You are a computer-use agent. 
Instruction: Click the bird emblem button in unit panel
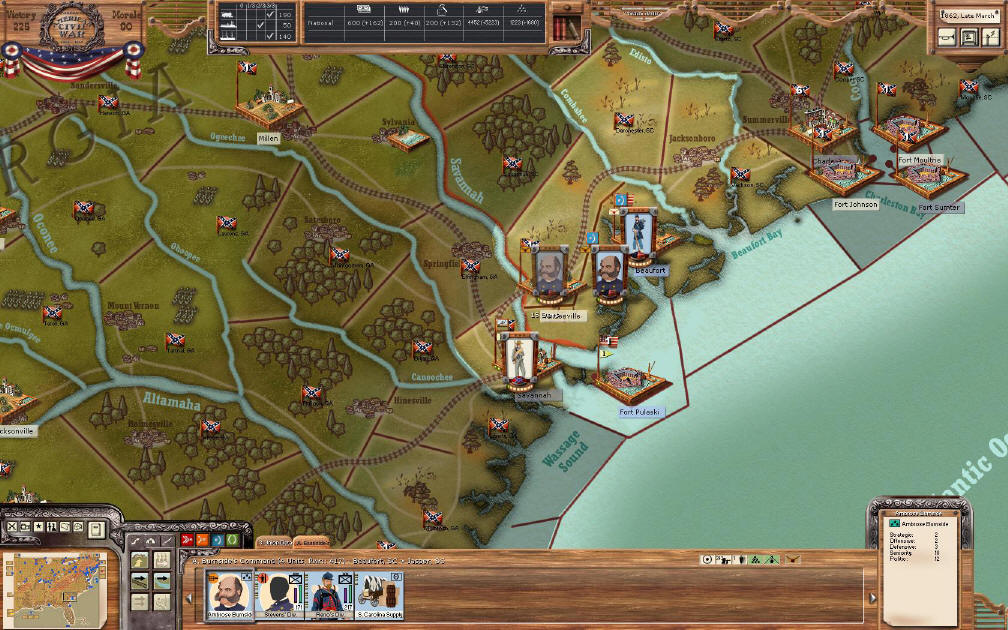pos(793,560)
